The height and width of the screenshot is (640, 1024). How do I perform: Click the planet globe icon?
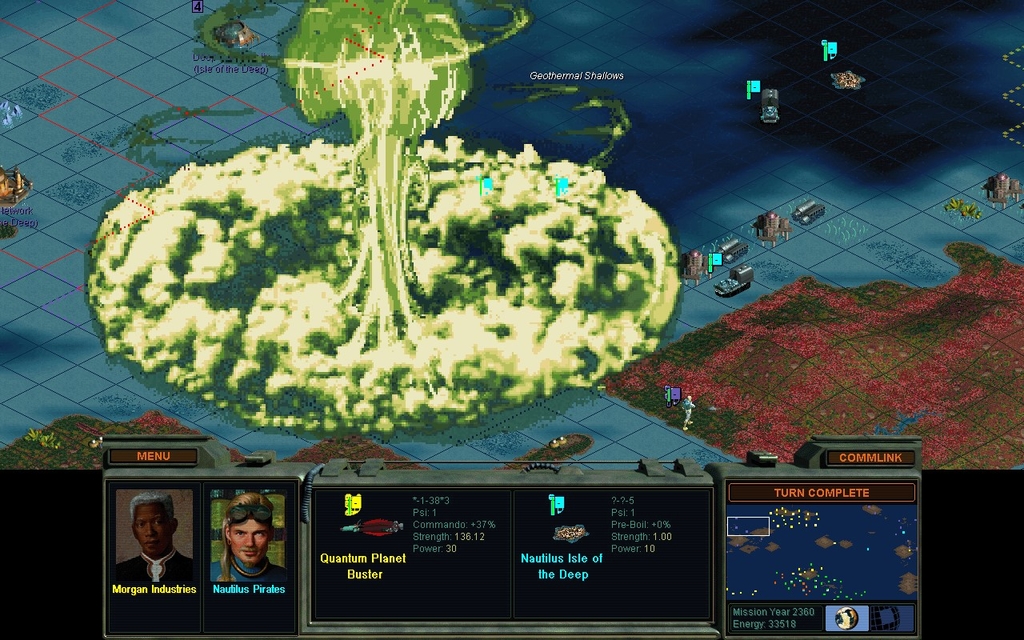(847, 617)
